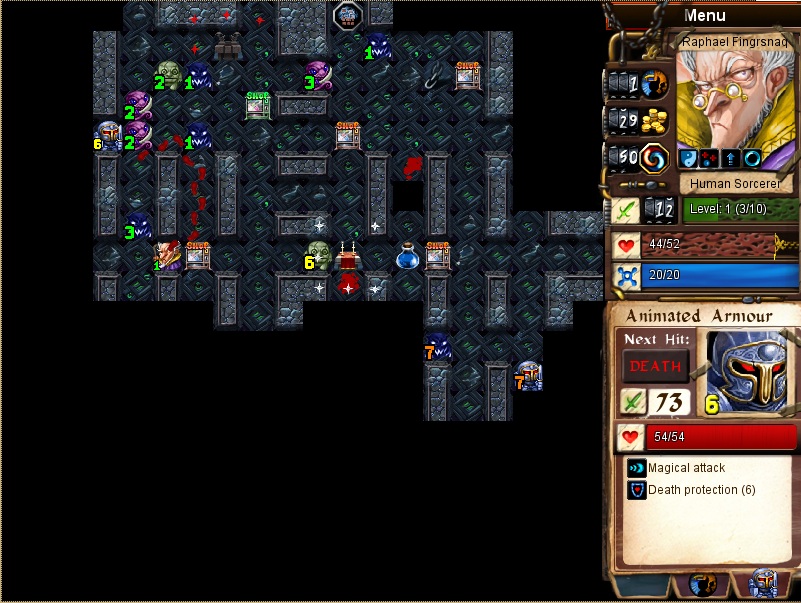Switch to the player silhouette tab
The height and width of the screenshot is (603, 801).
703,585
